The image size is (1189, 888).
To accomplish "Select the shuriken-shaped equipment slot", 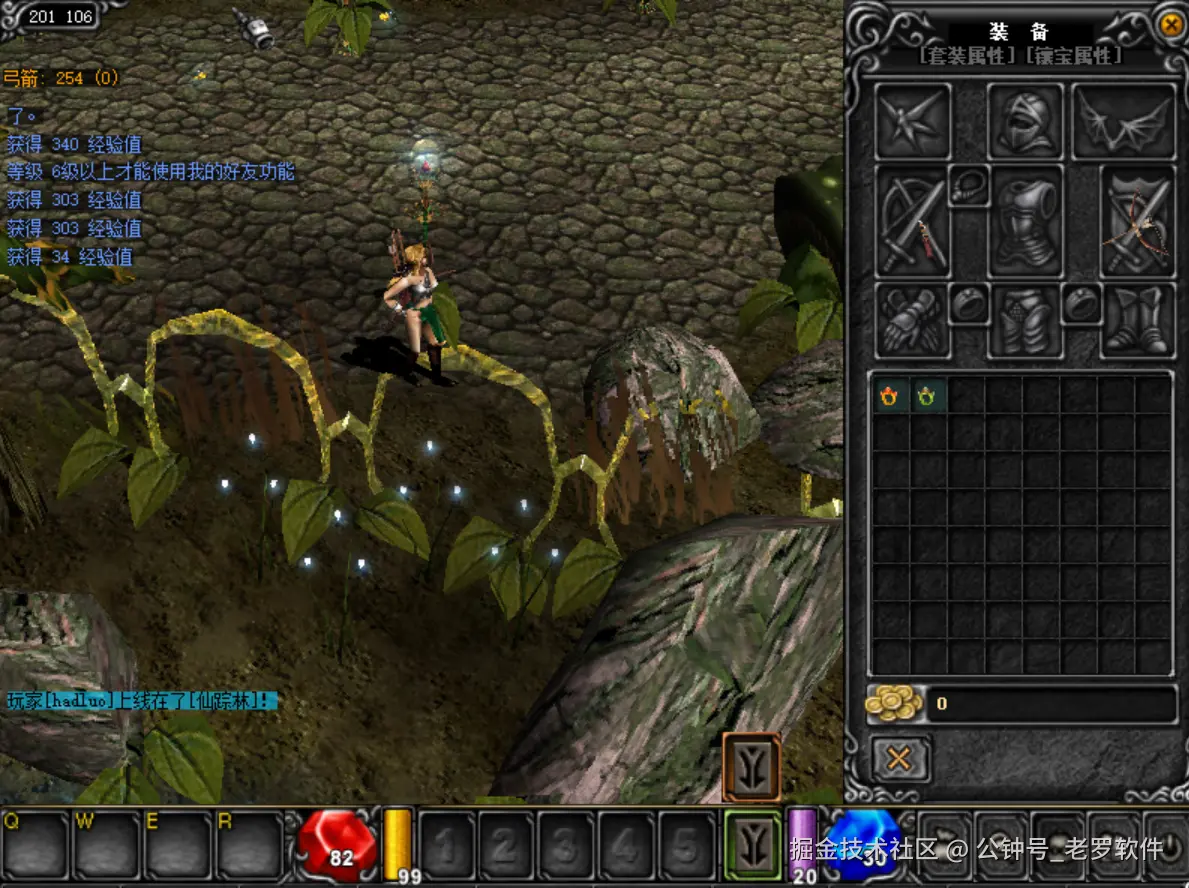I will click(912, 122).
